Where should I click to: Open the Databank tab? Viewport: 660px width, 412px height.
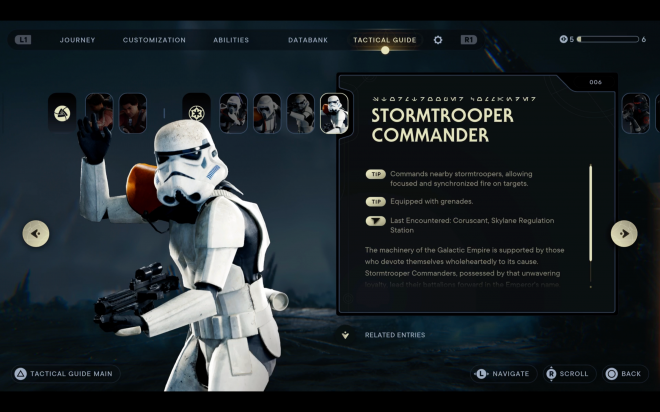pyautogui.click(x=307, y=40)
